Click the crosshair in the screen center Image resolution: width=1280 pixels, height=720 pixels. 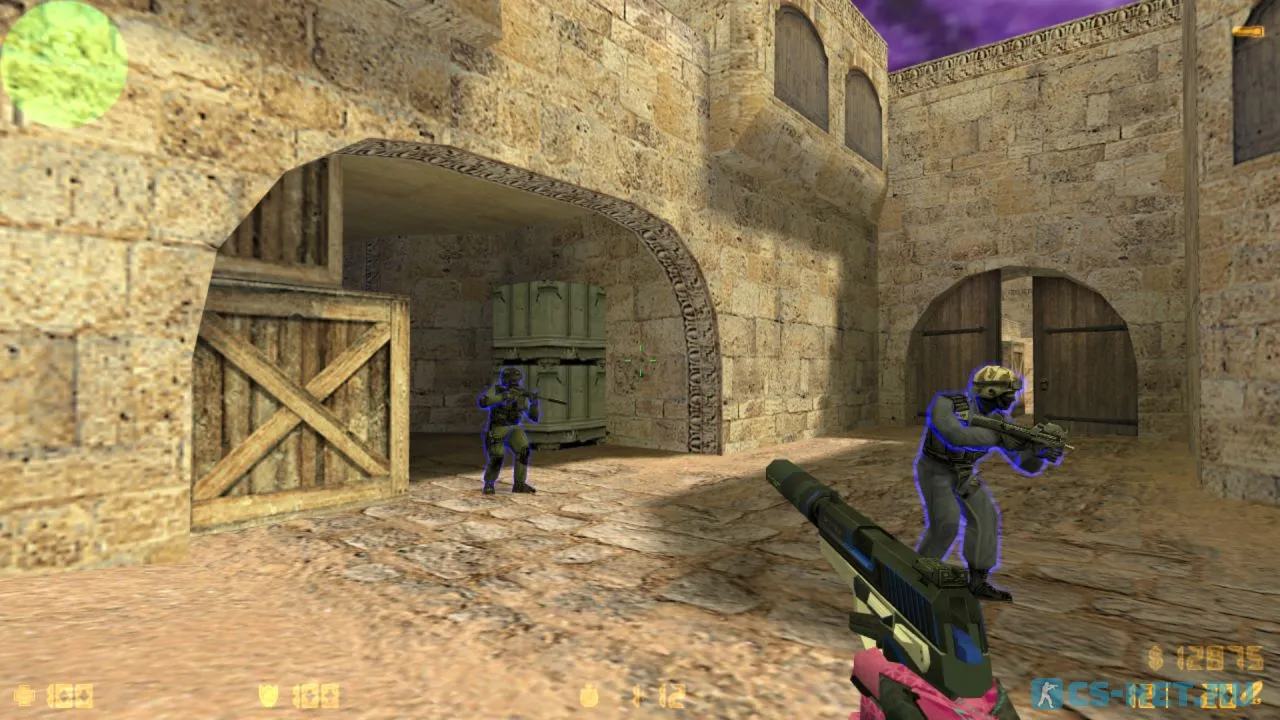pos(640,360)
